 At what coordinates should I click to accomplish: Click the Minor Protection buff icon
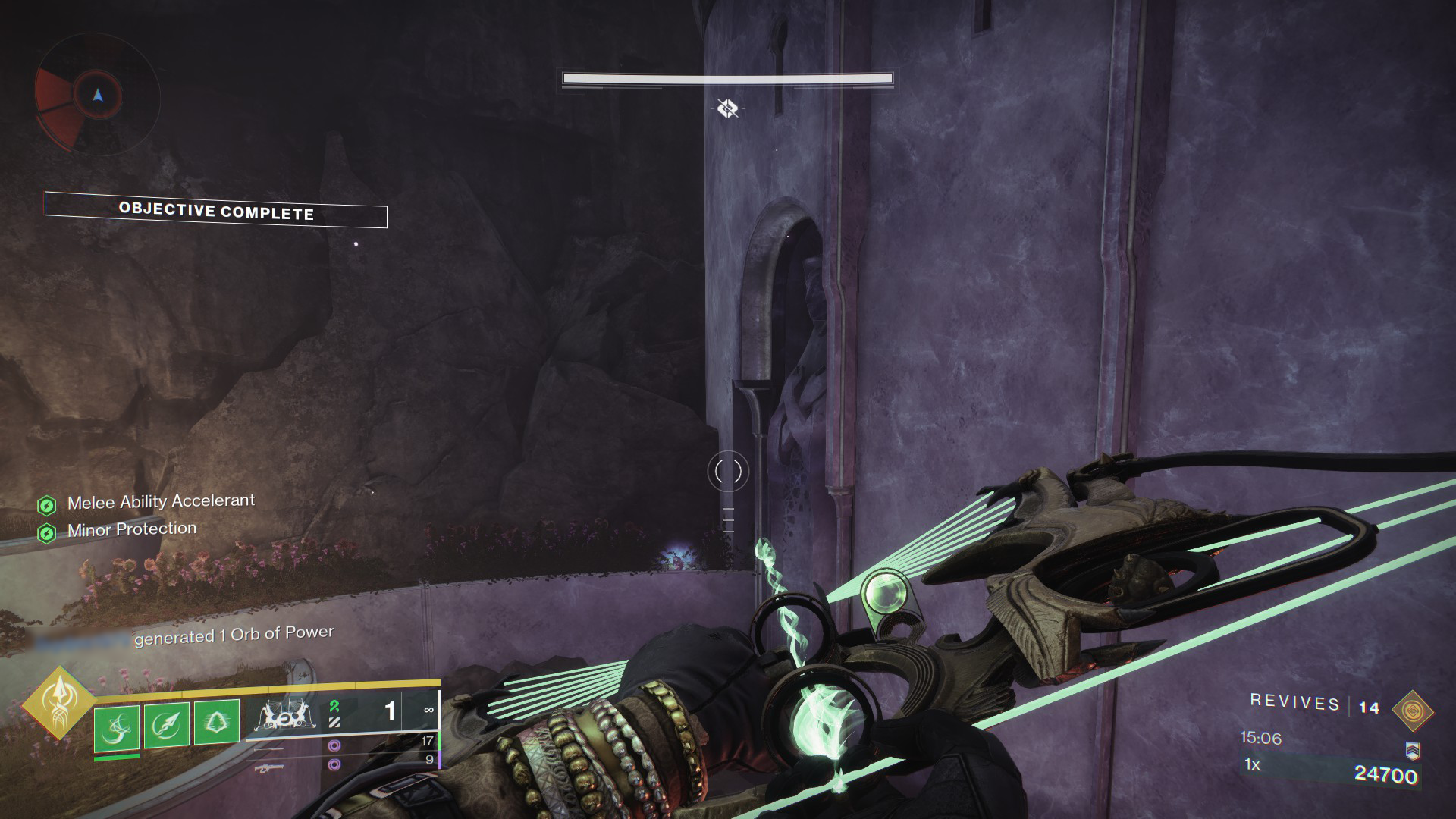(47, 533)
